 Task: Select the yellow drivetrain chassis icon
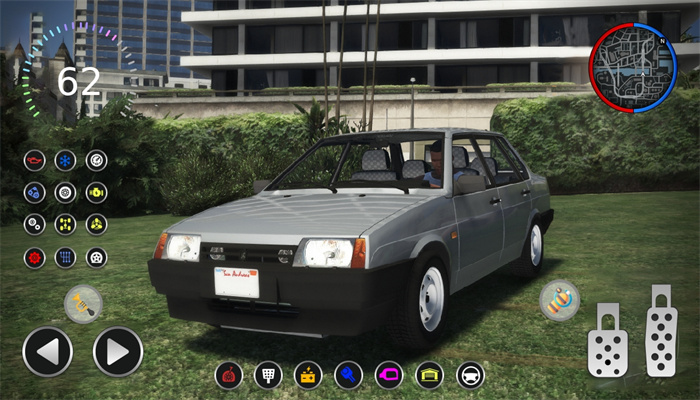coord(65,224)
